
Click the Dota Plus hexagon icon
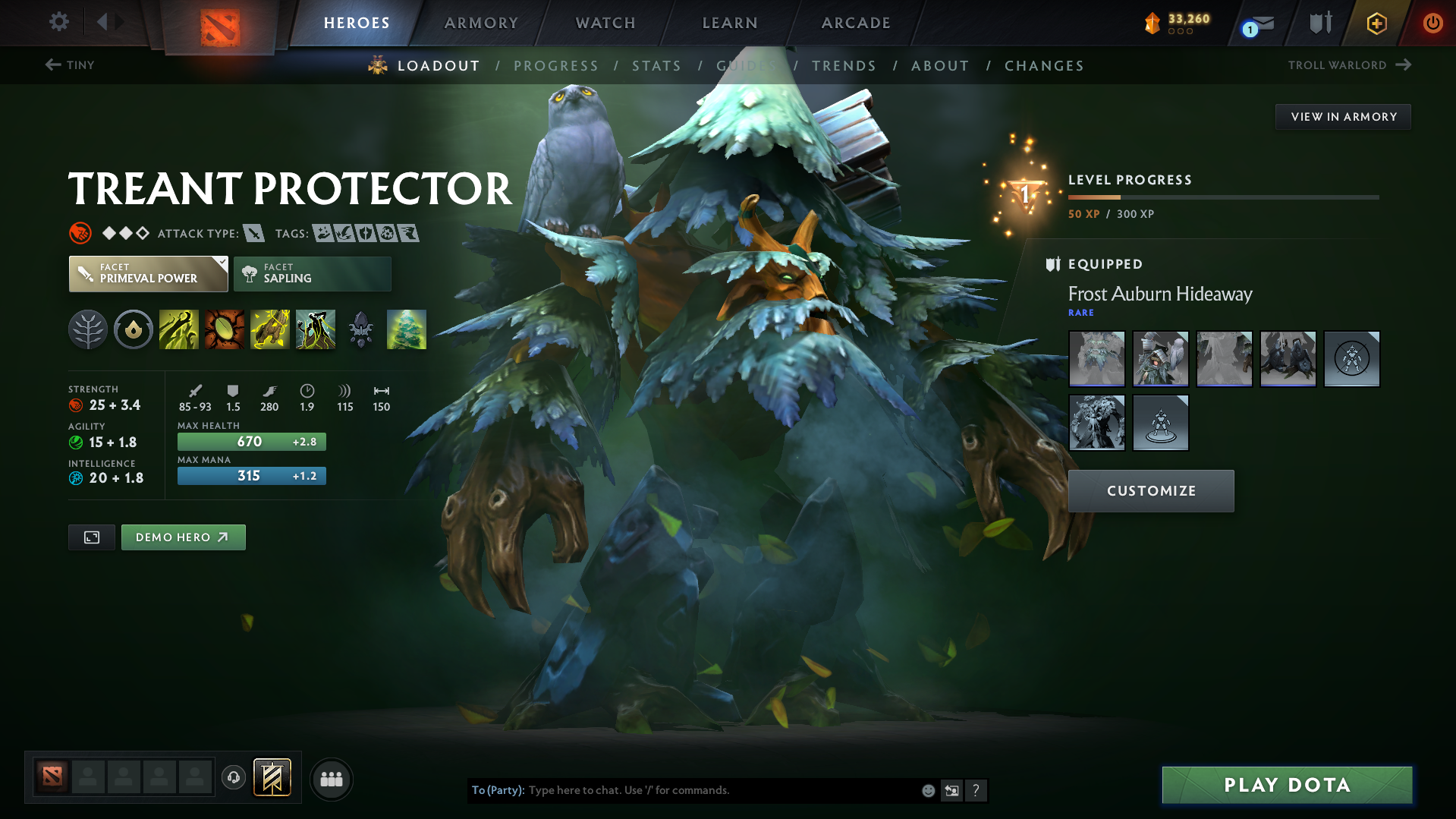[1376, 23]
